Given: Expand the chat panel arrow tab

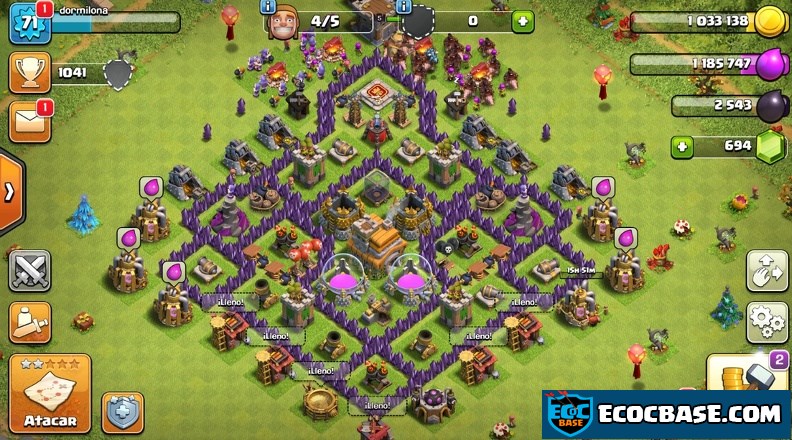Looking at the screenshot, I should coord(9,193).
